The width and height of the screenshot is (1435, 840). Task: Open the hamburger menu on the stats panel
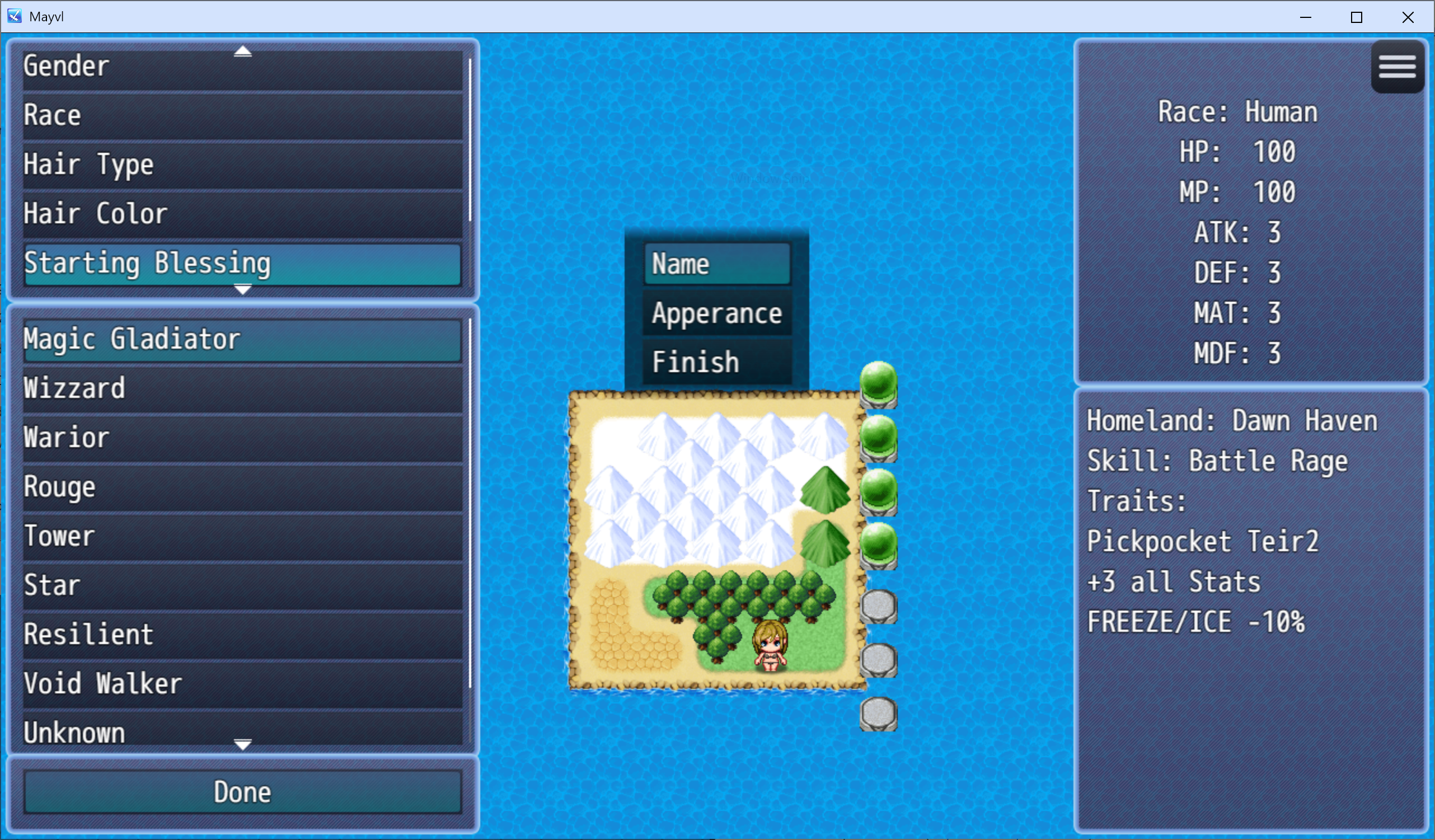[x=1398, y=67]
